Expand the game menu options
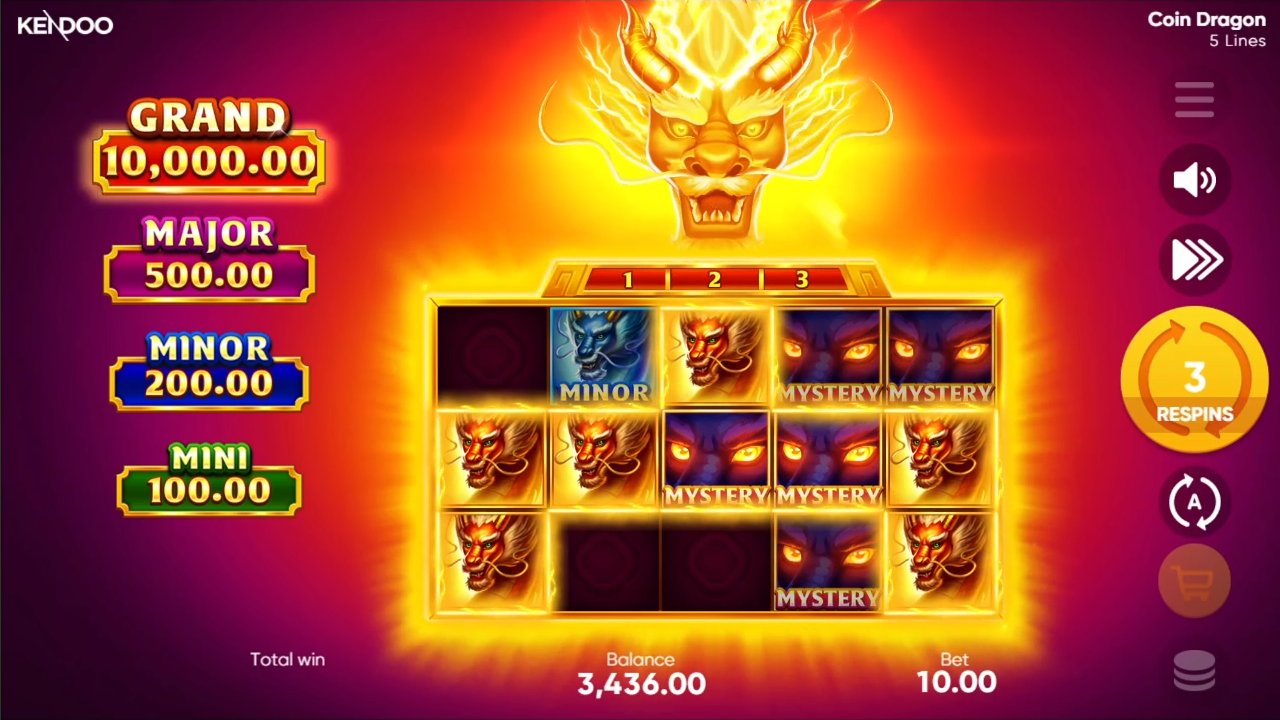Viewport: 1280px width, 720px height. [x=1194, y=99]
